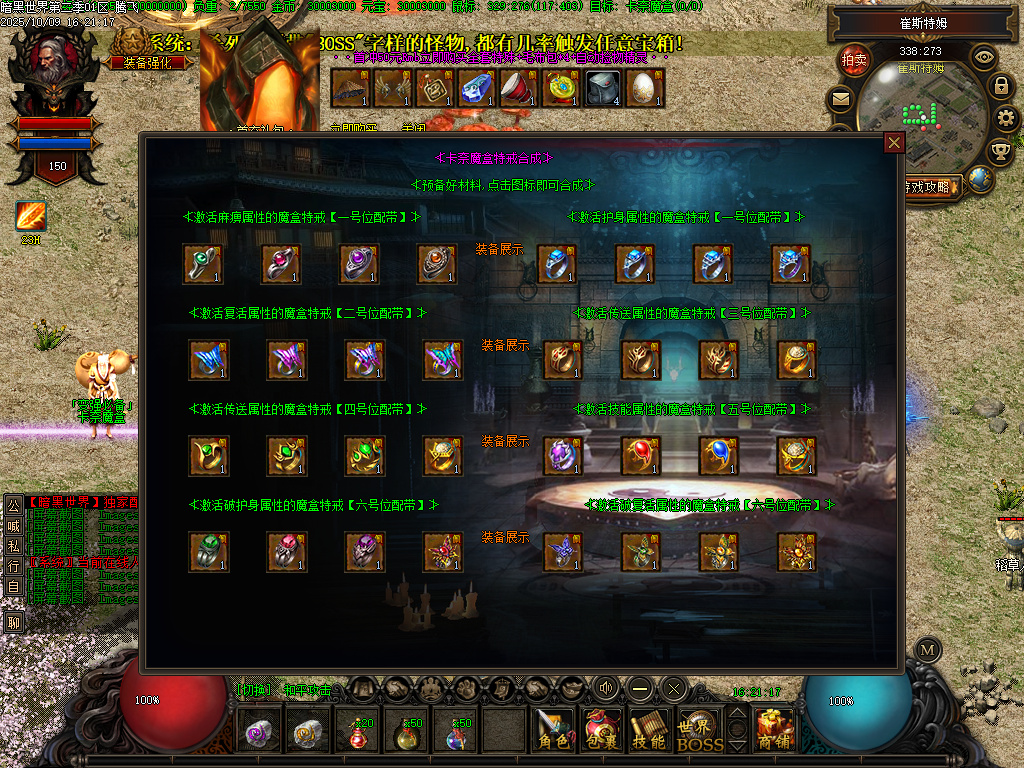
Task: Open the 商铺 shop
Action: click(775, 729)
